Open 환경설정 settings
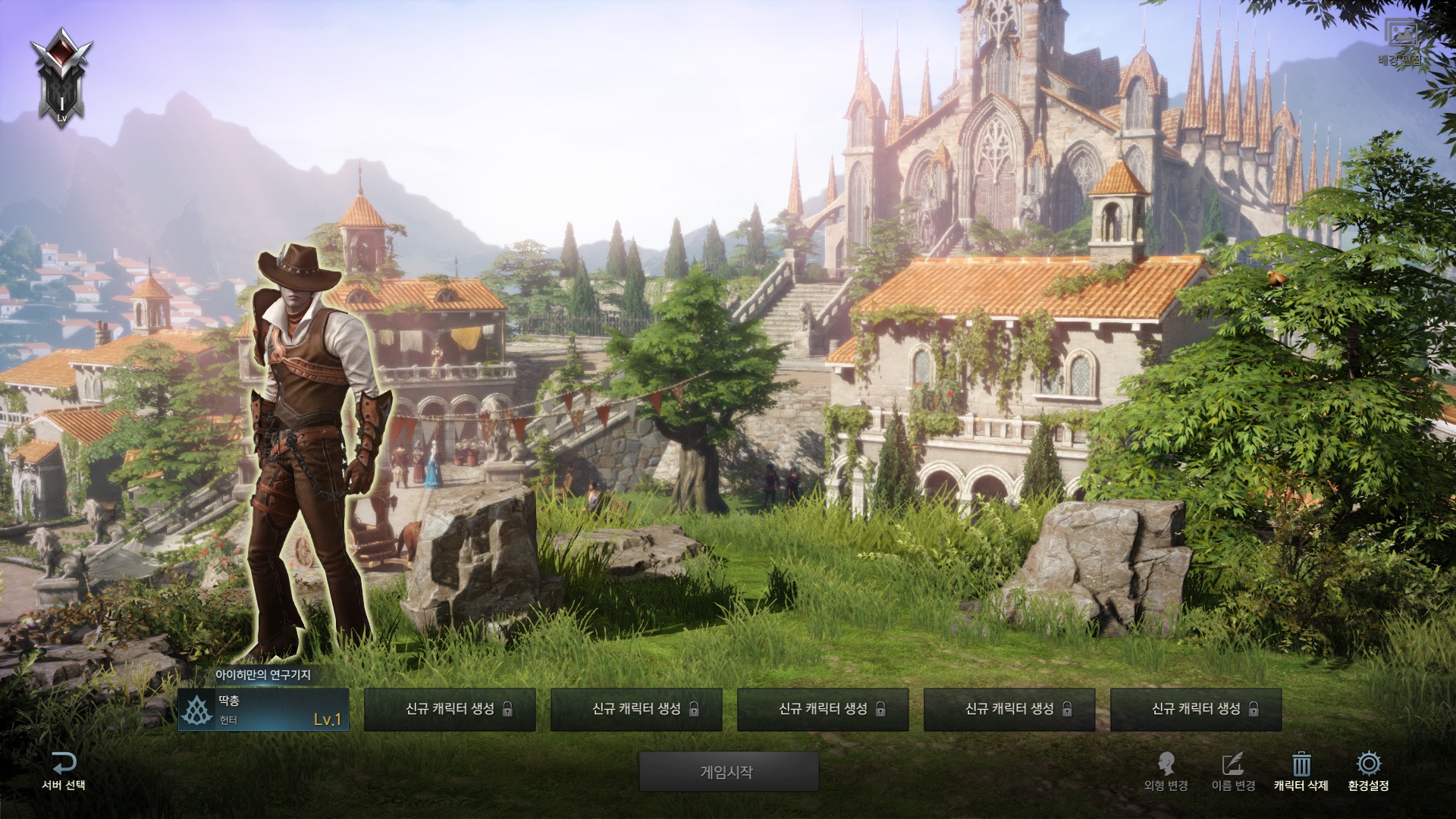This screenshot has height=819, width=1456. pos(1368,771)
